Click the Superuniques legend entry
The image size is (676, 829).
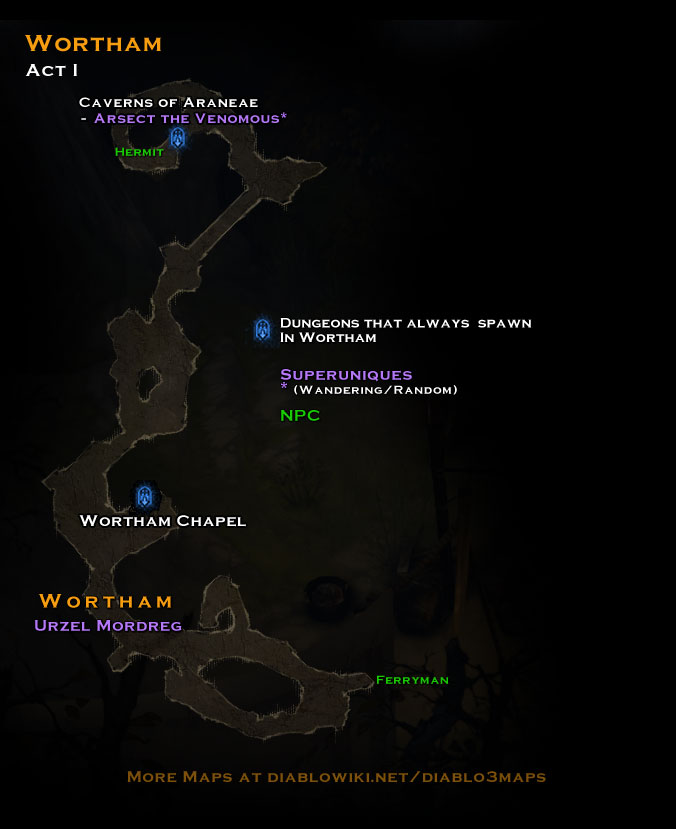pyautogui.click(x=346, y=375)
